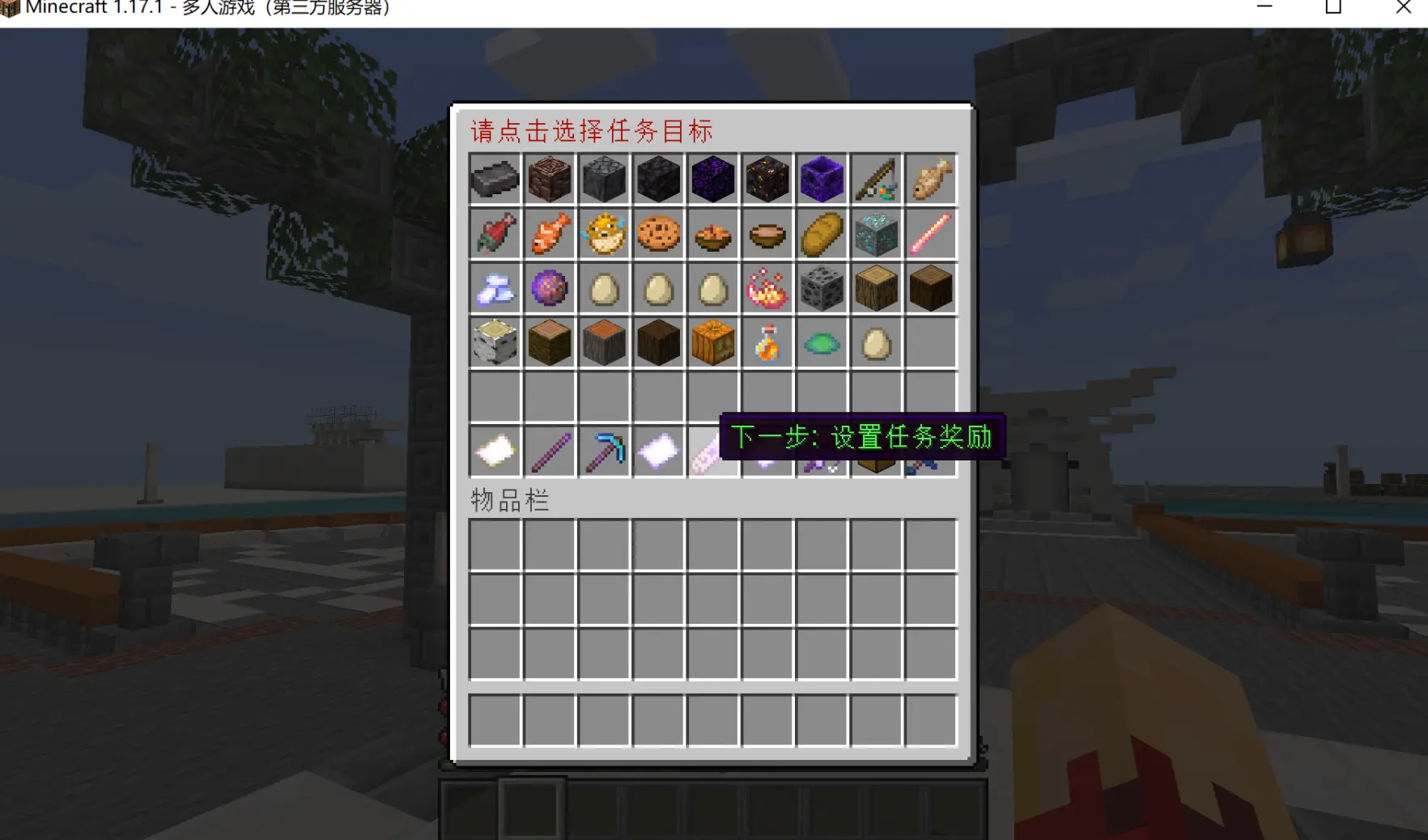Select the fishing rod item
1428x840 pixels.
coord(877,179)
